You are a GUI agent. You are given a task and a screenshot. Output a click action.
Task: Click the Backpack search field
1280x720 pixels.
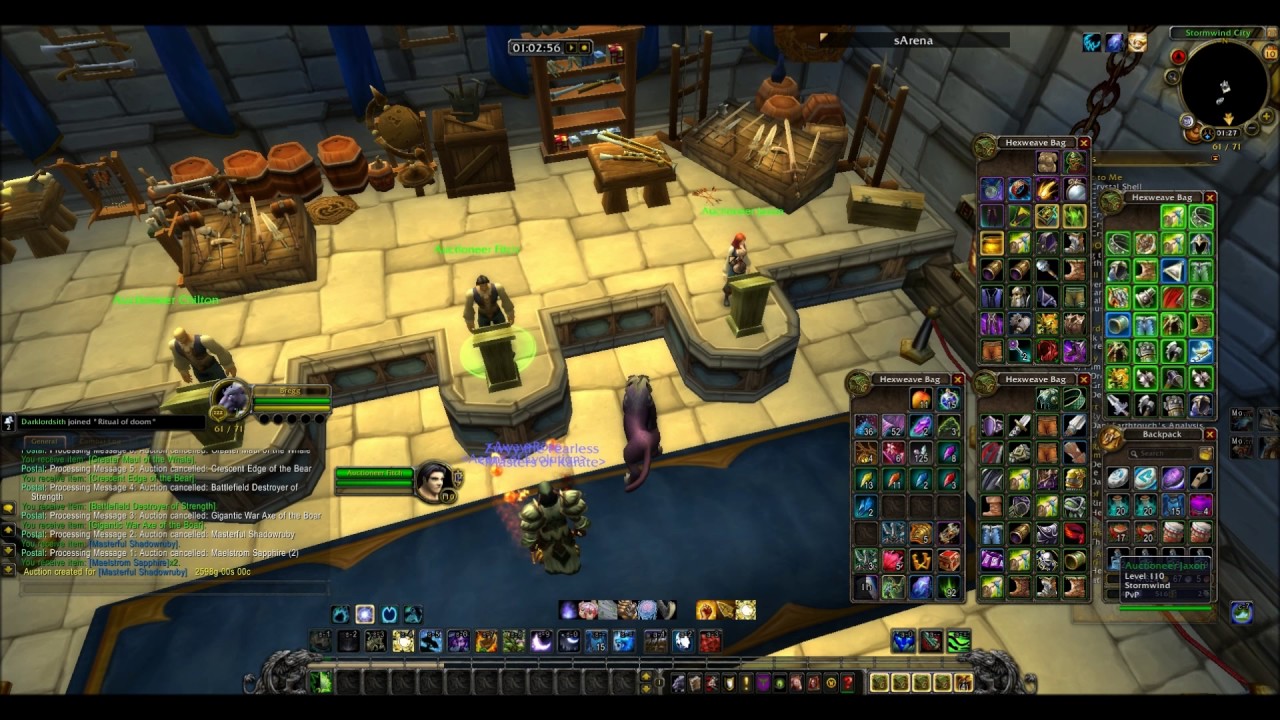1160,454
